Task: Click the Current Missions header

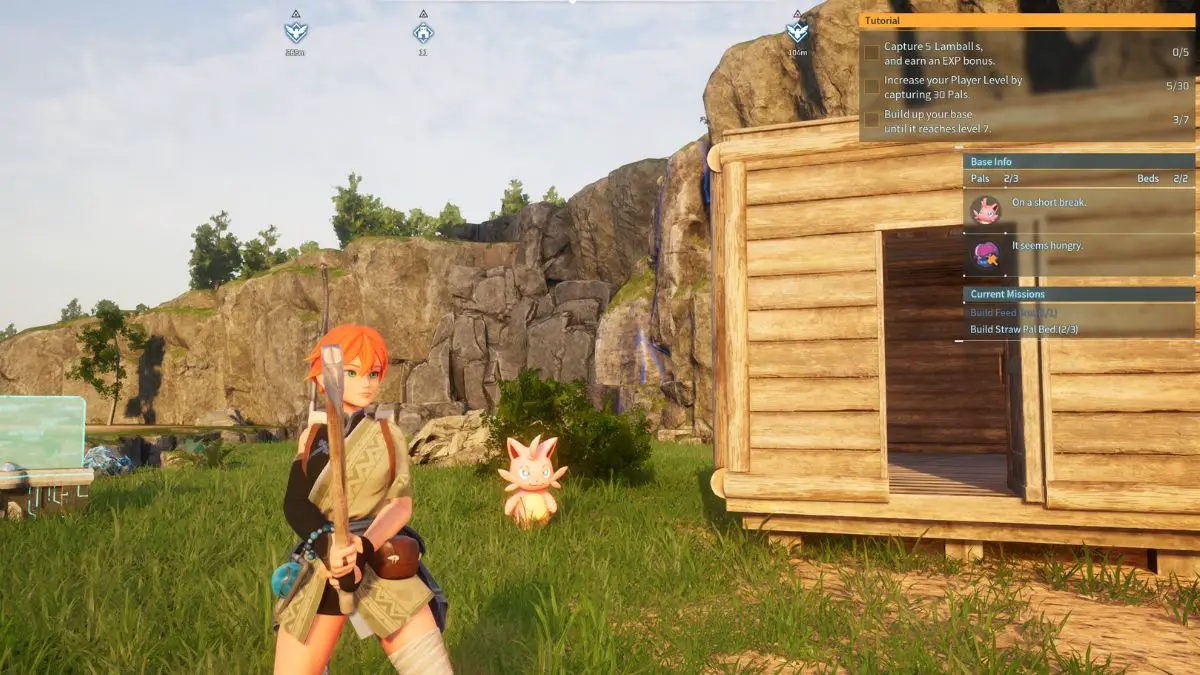Action: pos(1078,294)
